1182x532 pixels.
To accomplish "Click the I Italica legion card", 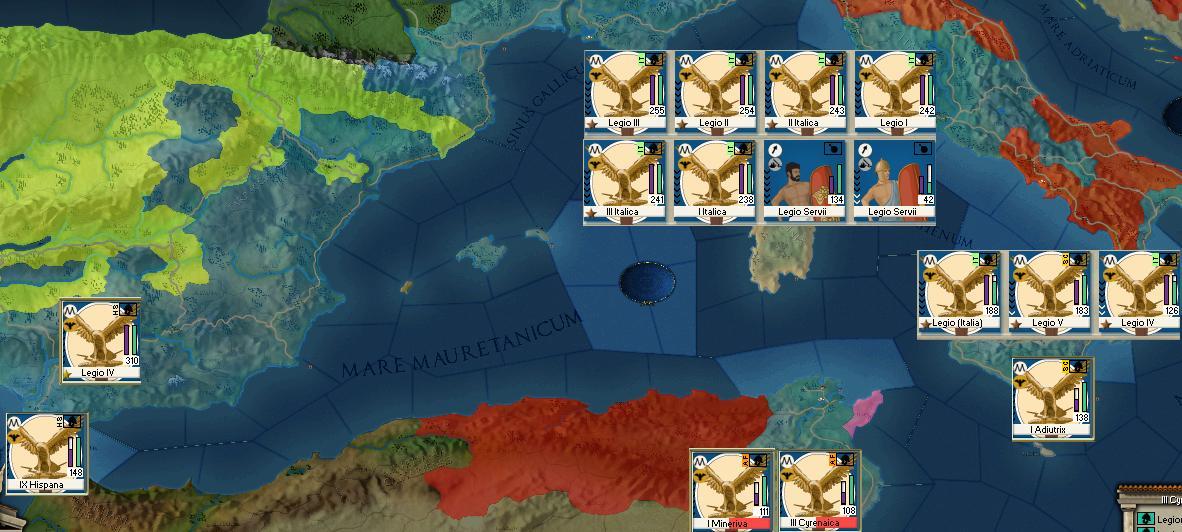I will pyautogui.click(x=716, y=180).
